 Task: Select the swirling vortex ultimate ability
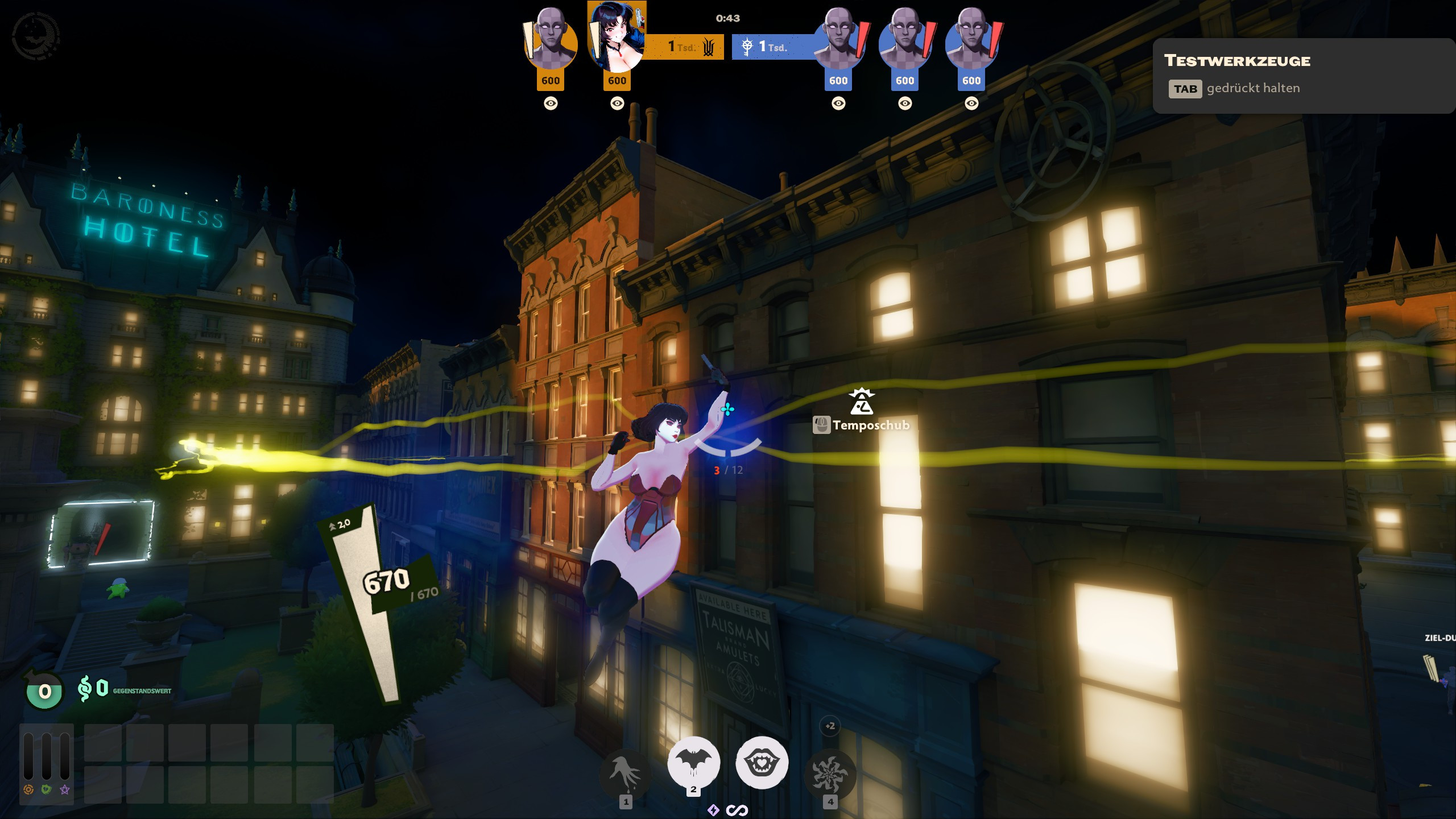830,775
